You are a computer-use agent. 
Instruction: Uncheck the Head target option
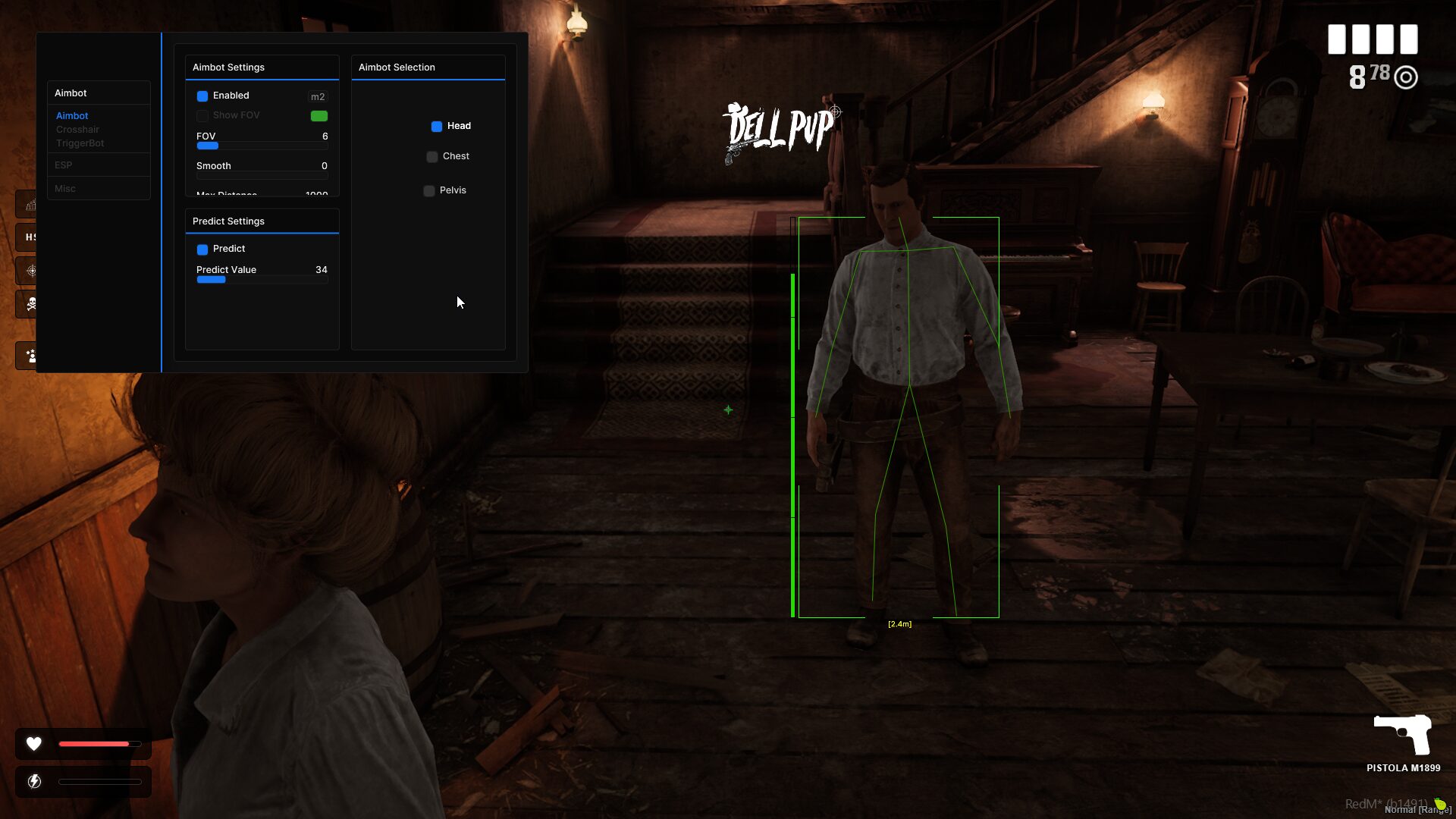tap(437, 127)
